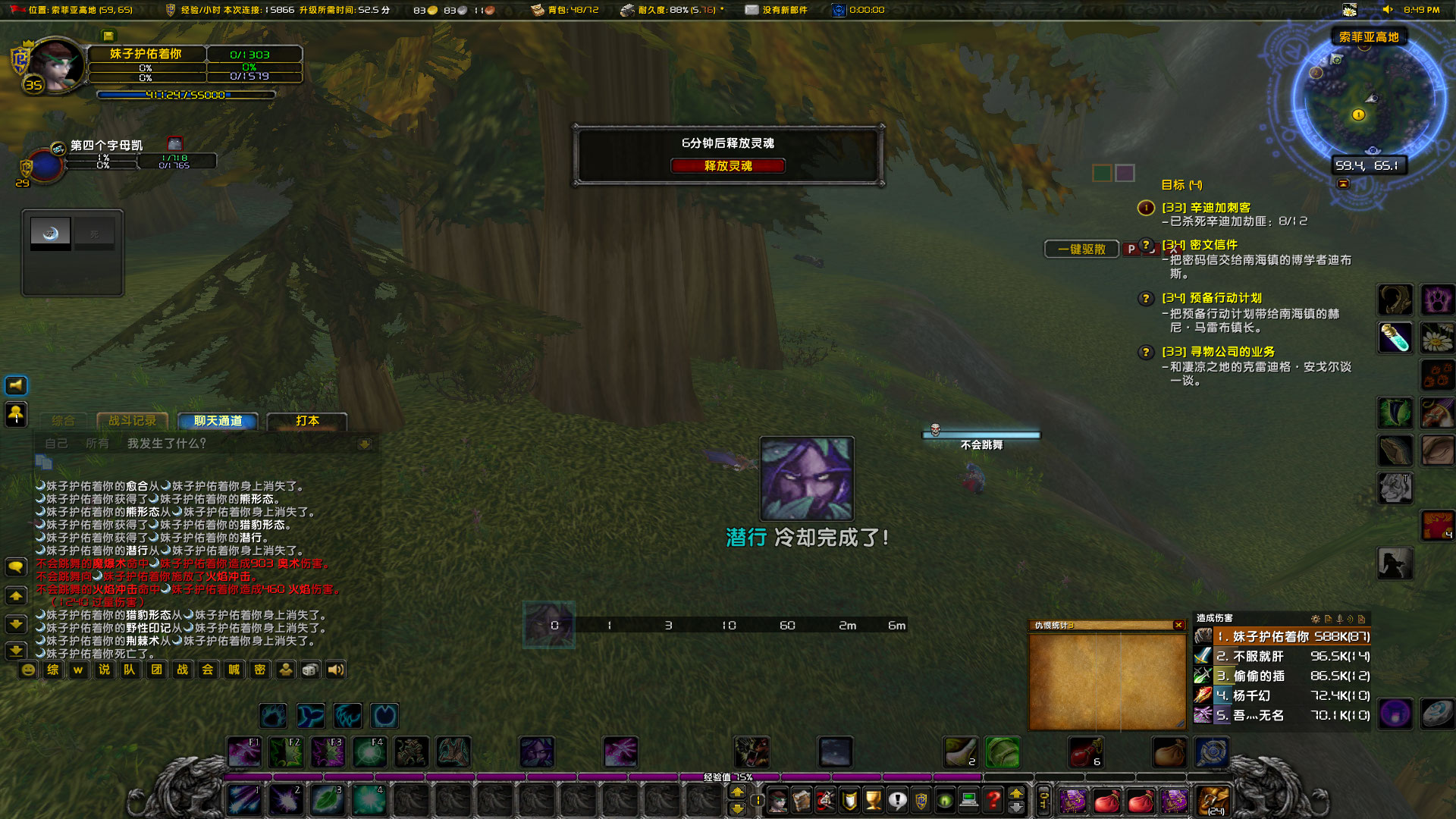Image resolution: width=1456 pixels, height=819 pixels.
Task: Click the 释放灵魂 release spirit button
Action: [727, 165]
